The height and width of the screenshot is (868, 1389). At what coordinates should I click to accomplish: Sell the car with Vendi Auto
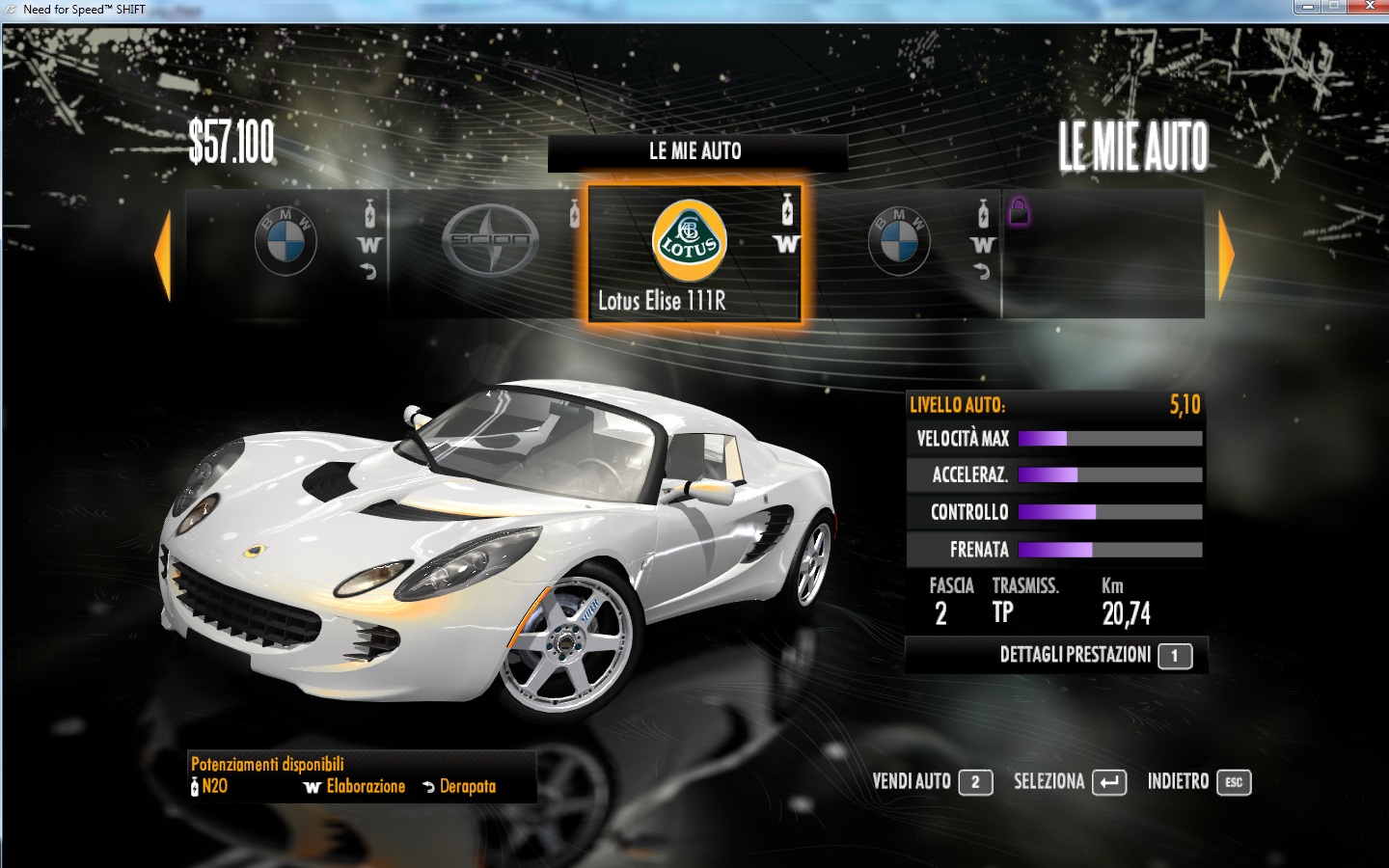point(932,782)
